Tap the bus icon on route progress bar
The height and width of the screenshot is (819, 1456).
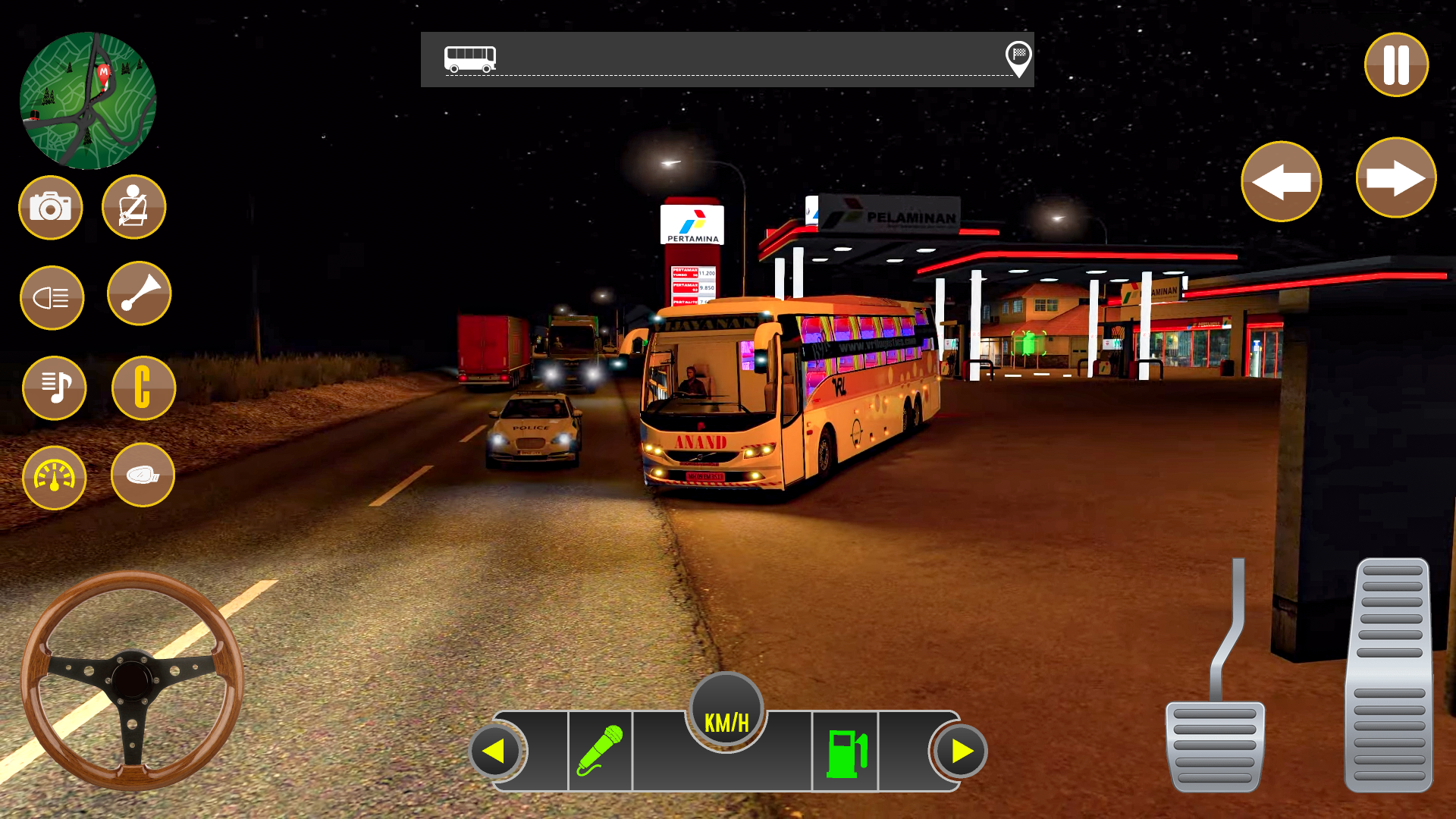pyautogui.click(x=470, y=58)
